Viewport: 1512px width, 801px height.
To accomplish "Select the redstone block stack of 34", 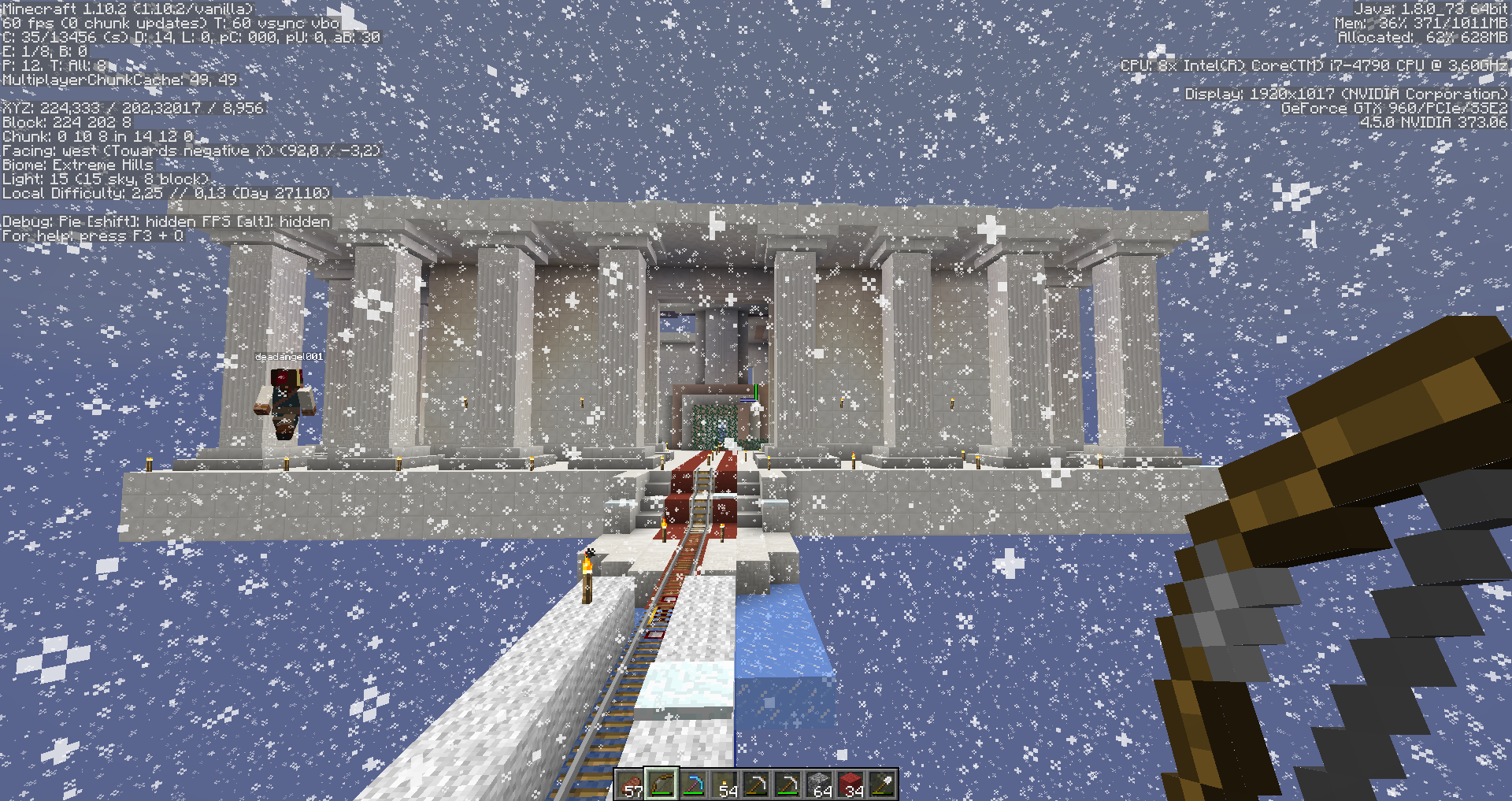I will pos(849,786).
